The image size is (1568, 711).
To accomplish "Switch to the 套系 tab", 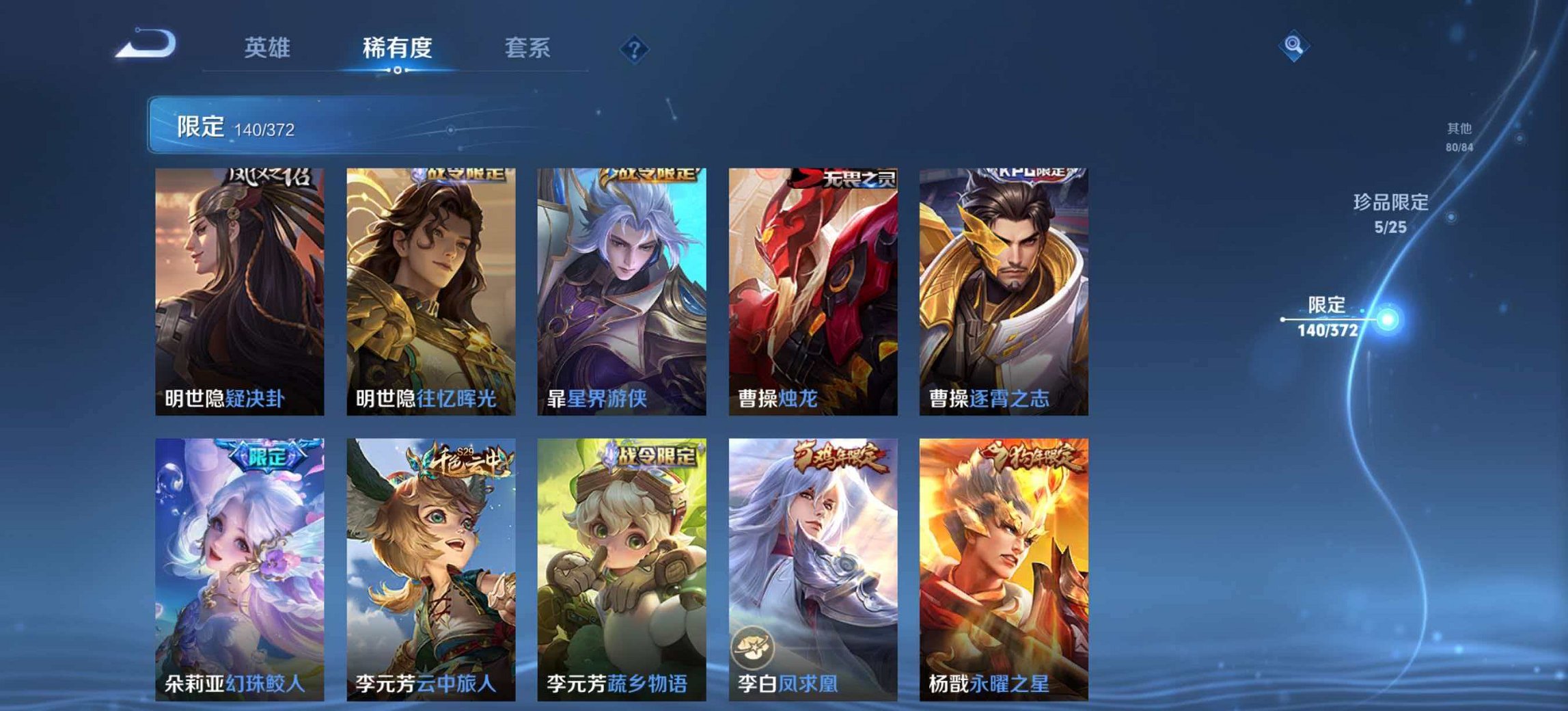I will pyautogui.click(x=528, y=47).
